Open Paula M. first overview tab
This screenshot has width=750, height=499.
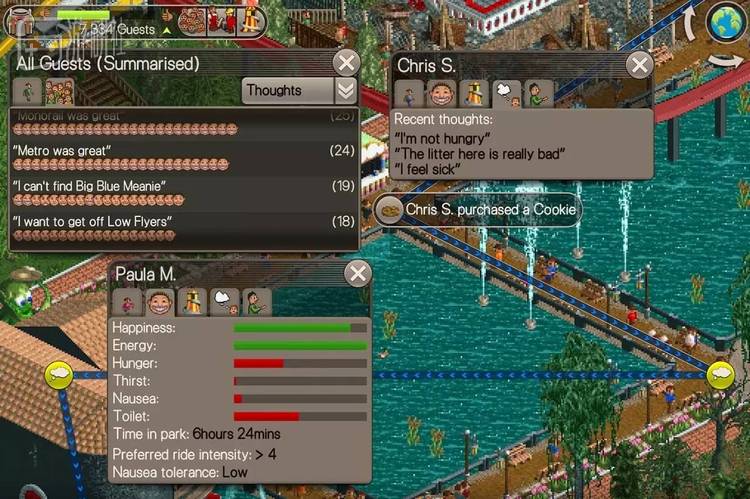[x=128, y=302]
